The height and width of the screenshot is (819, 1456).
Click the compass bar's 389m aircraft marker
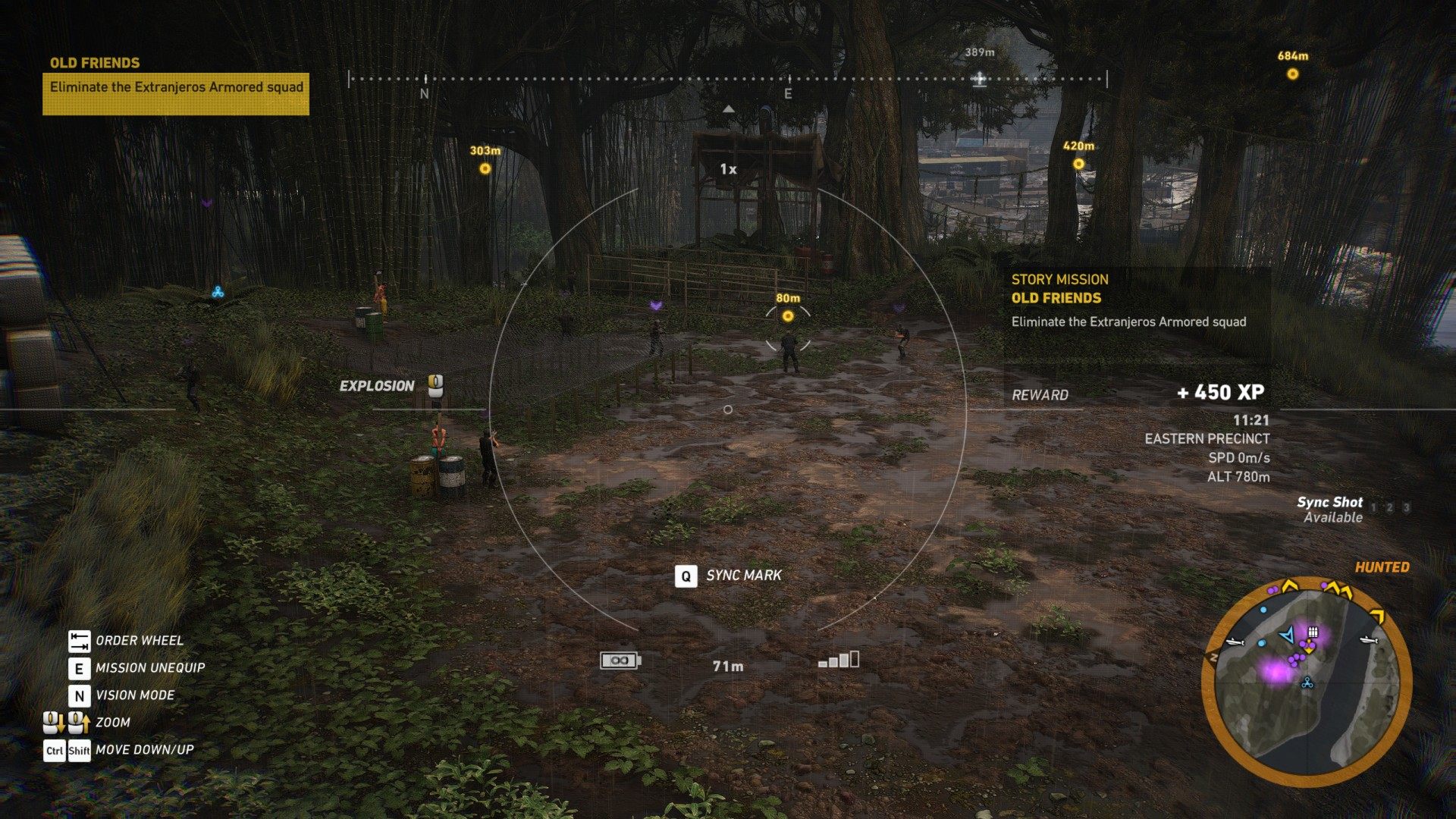980,79
